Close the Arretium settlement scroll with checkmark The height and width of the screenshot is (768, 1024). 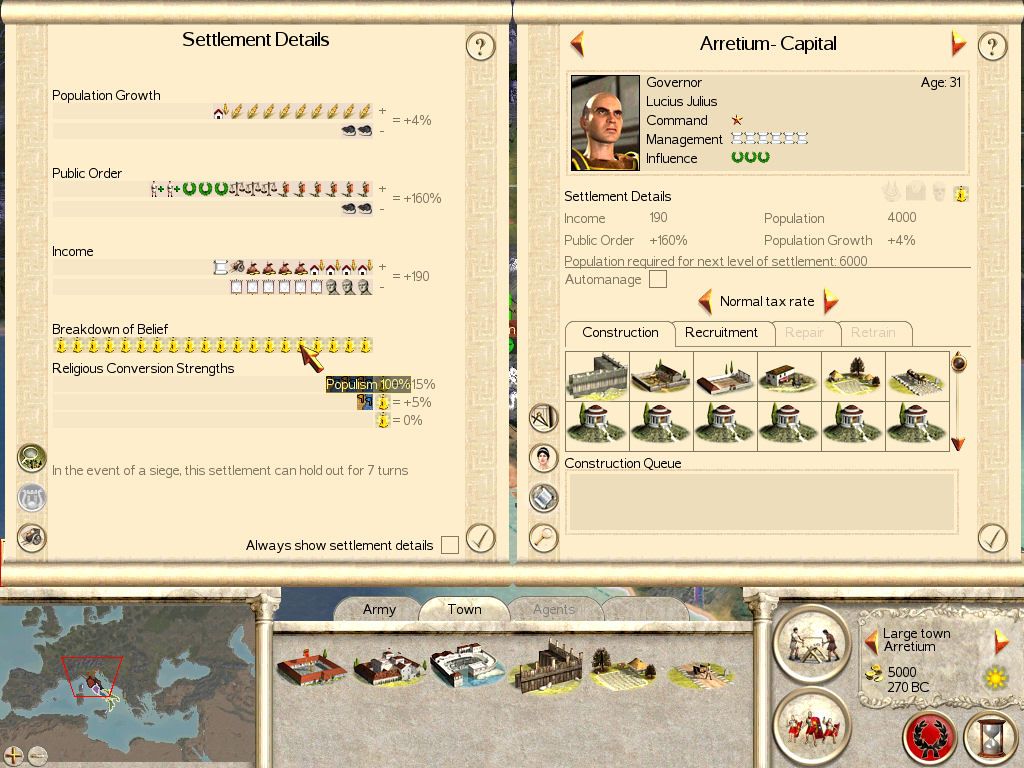[991, 538]
